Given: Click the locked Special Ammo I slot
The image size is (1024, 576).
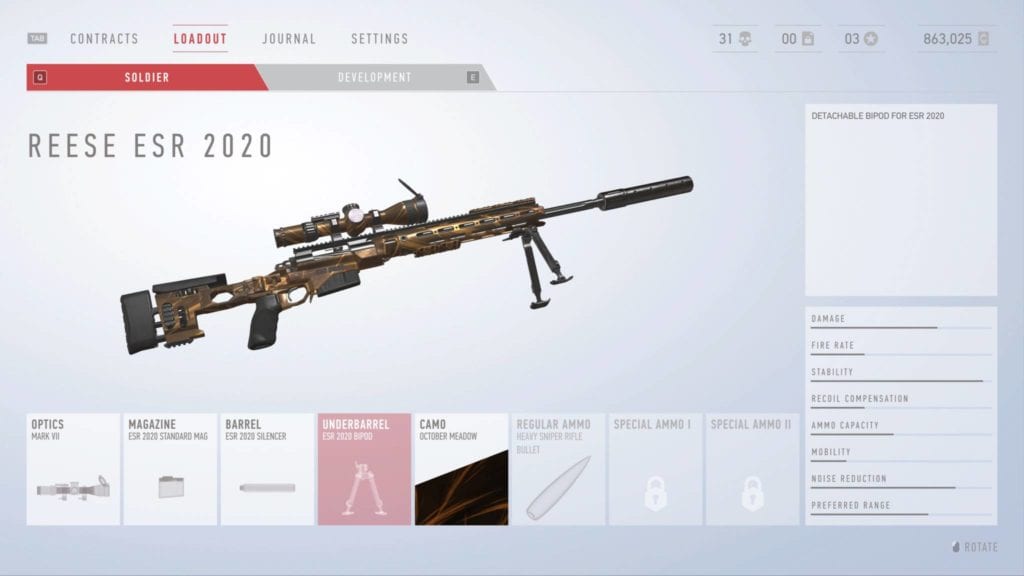Looking at the screenshot, I should (655, 469).
